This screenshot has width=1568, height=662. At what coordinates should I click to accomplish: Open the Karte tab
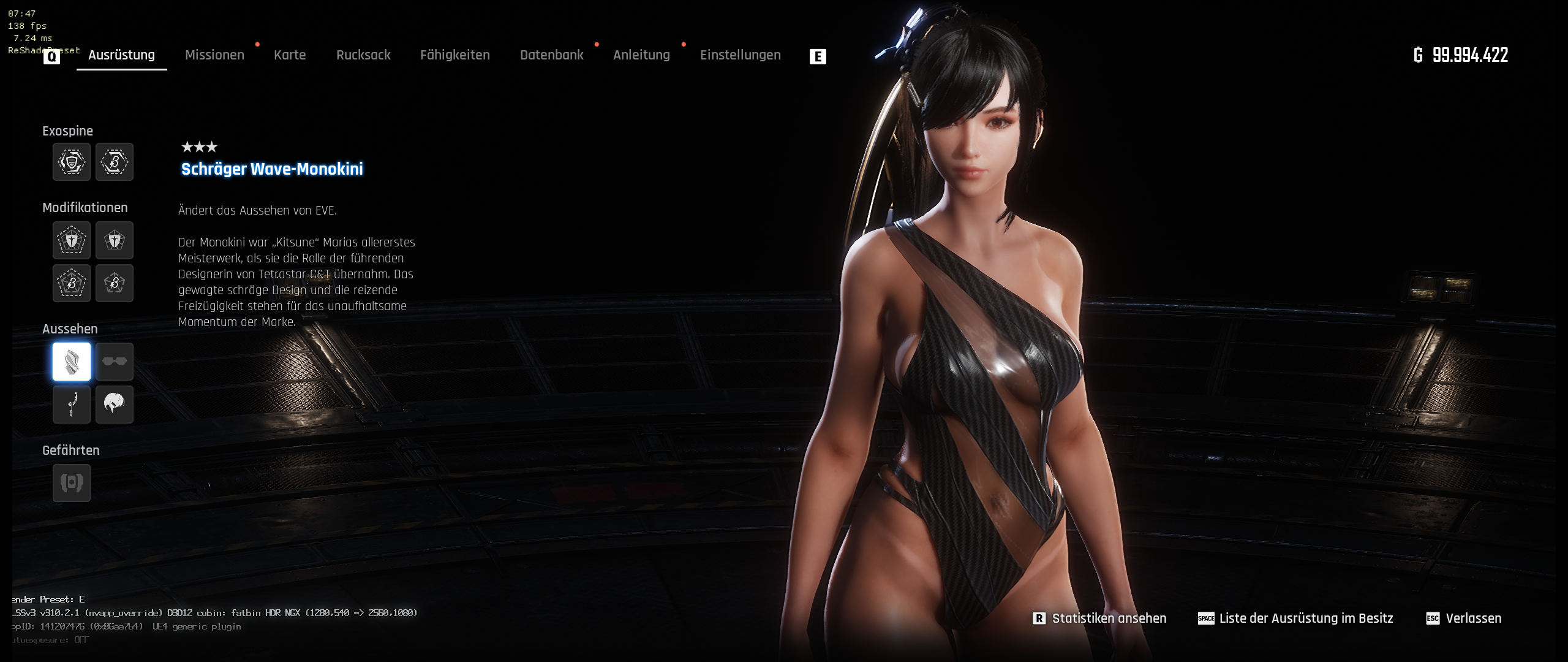290,55
